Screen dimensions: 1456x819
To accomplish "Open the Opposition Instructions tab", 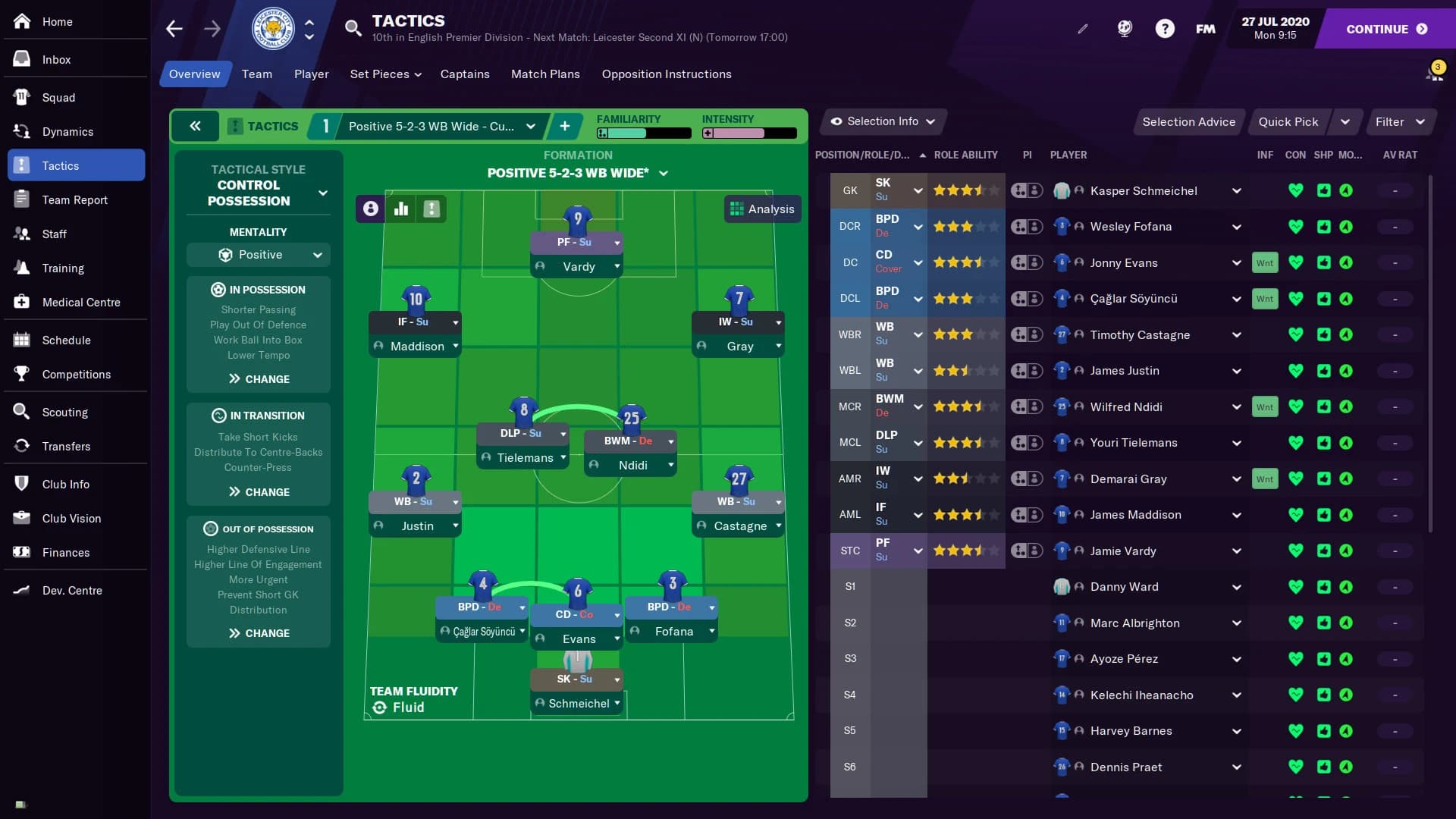I will point(667,74).
